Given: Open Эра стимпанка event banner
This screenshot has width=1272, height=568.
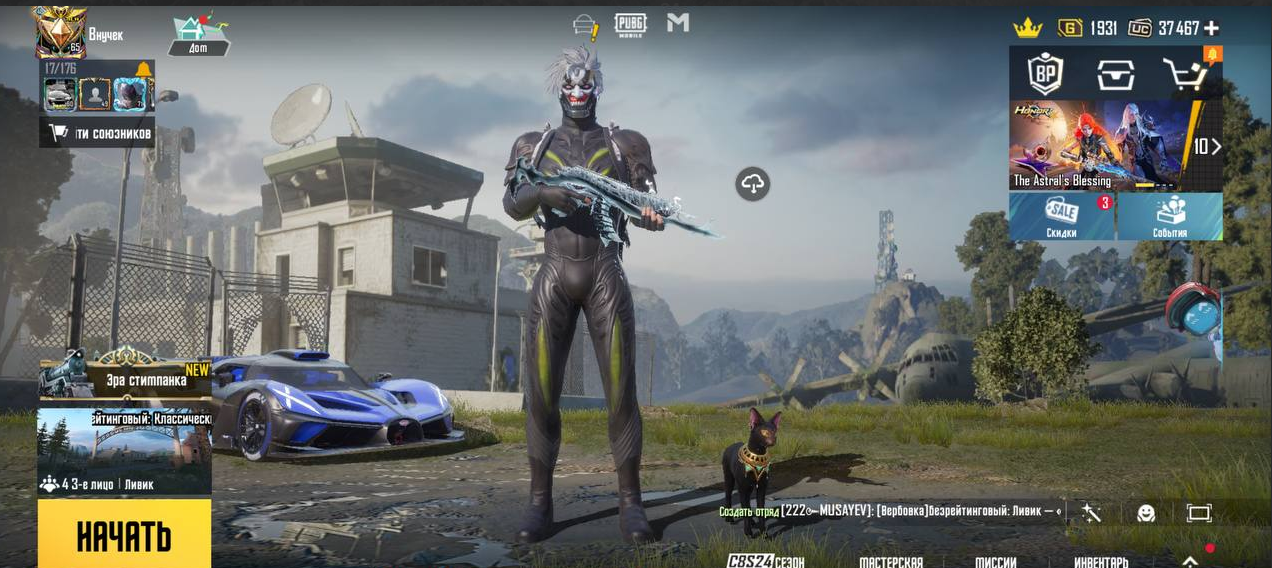Looking at the screenshot, I should [x=125, y=374].
